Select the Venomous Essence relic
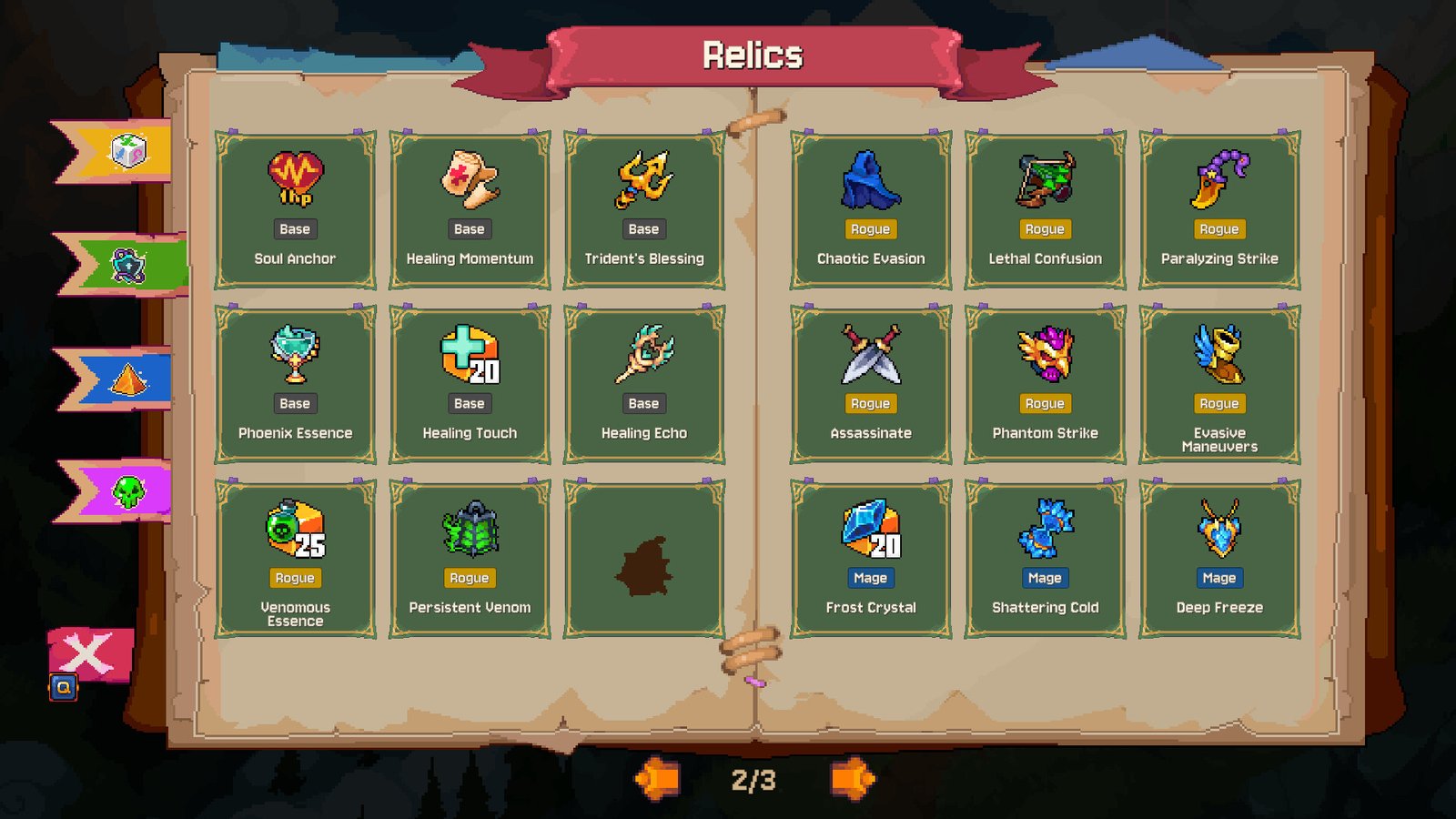Screen dimensions: 1456x819 (x=295, y=560)
